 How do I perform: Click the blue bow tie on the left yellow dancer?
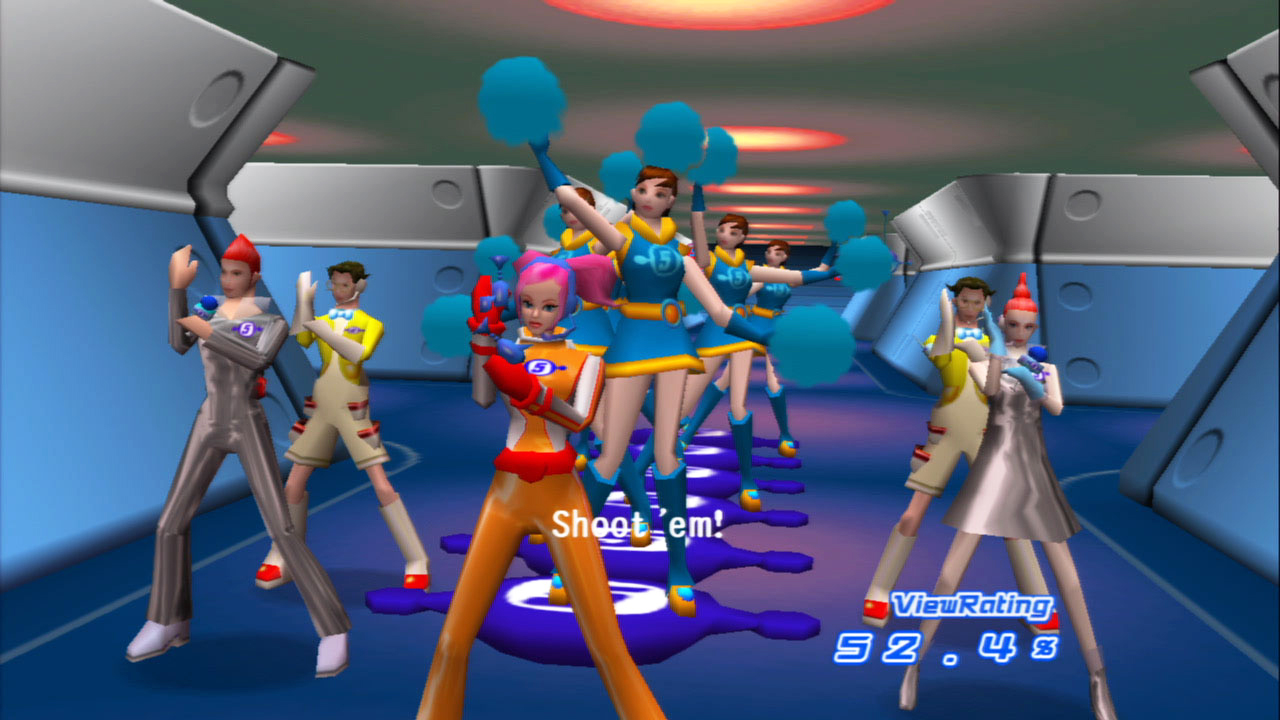[x=340, y=312]
